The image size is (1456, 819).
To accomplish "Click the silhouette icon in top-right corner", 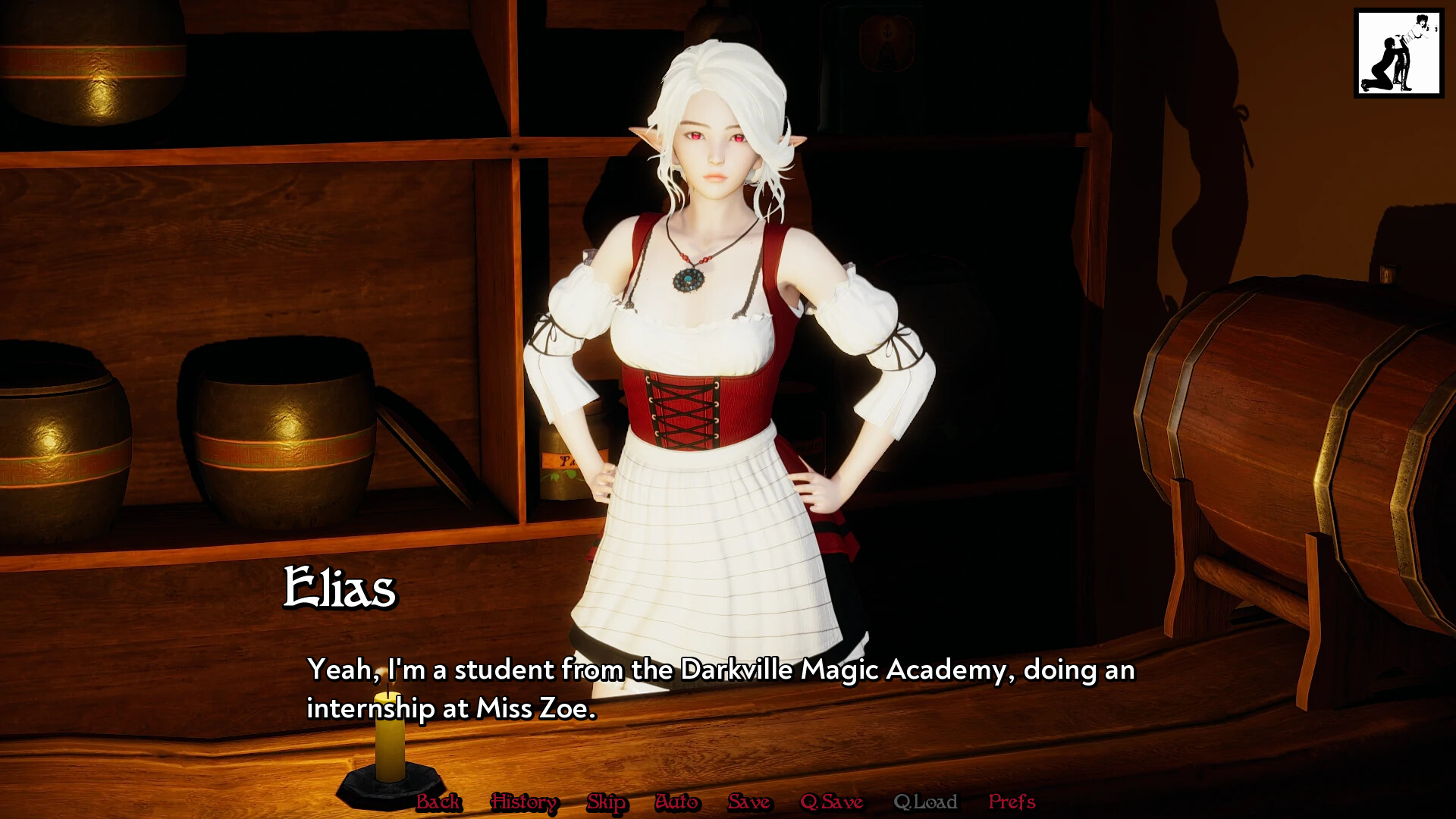I will (1398, 53).
